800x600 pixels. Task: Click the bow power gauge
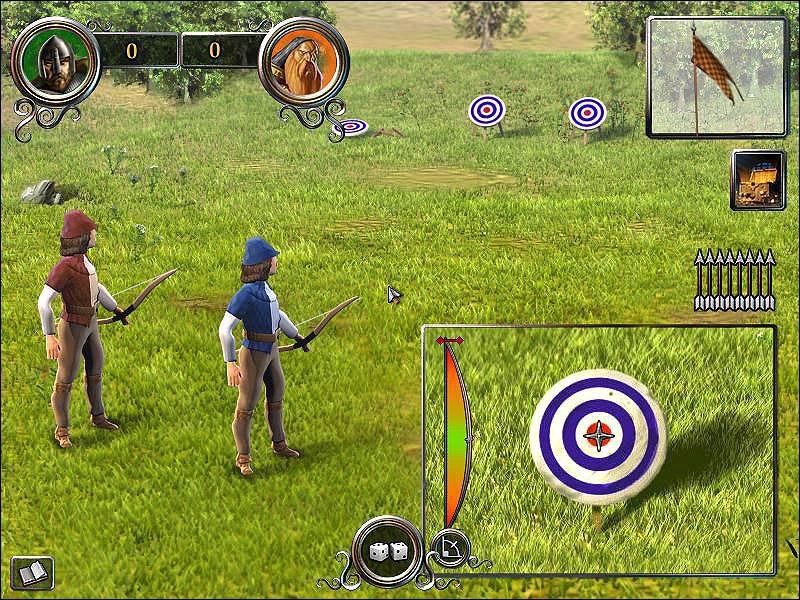[x=454, y=430]
